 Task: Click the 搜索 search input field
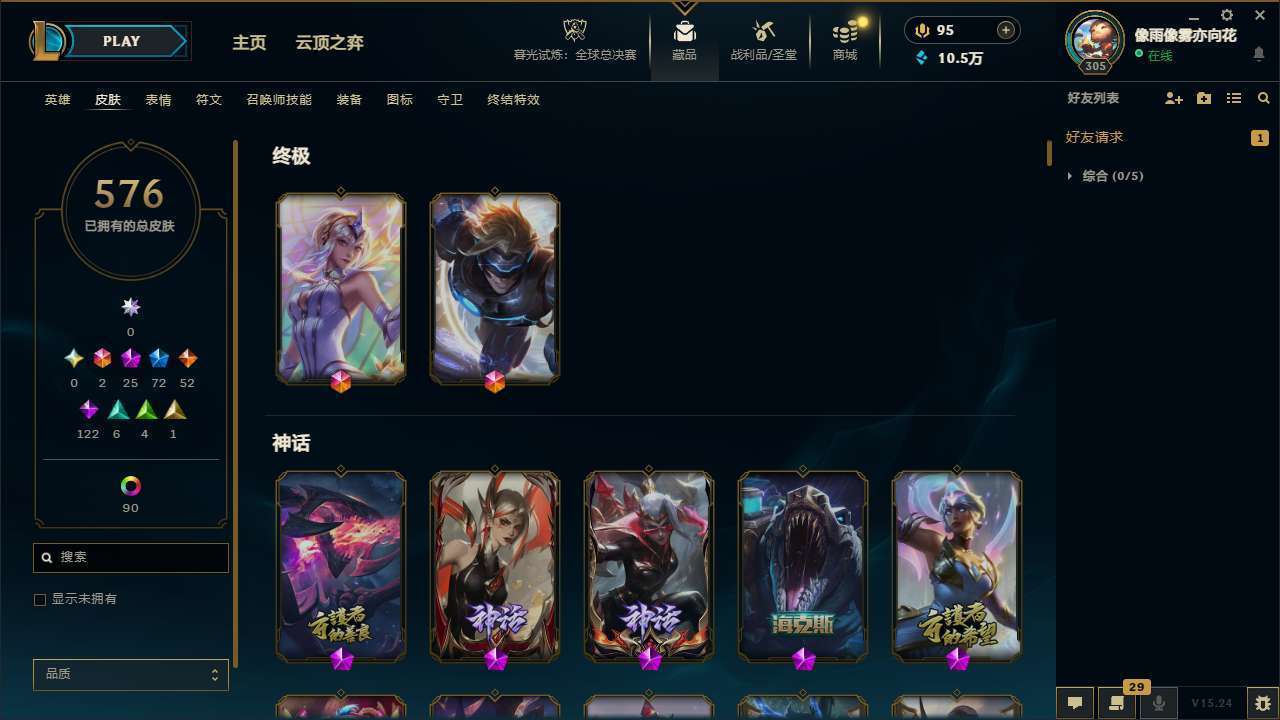[130, 557]
